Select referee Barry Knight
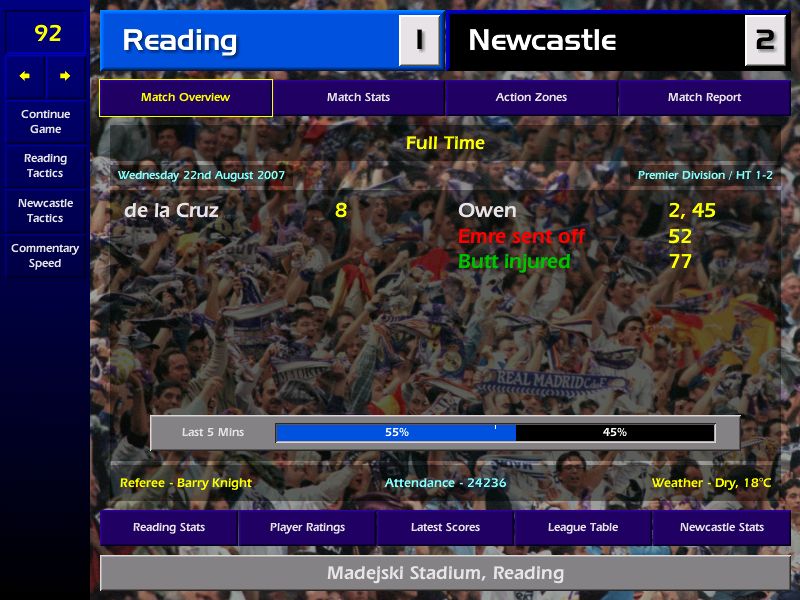The height and width of the screenshot is (600, 800). (186, 483)
